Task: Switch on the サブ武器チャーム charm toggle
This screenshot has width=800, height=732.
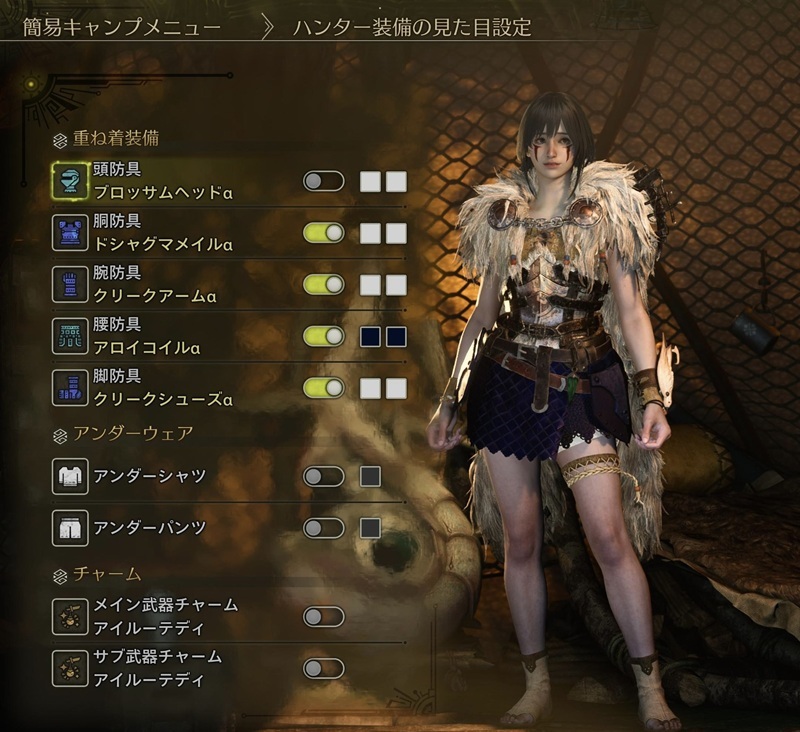Action: (323, 667)
